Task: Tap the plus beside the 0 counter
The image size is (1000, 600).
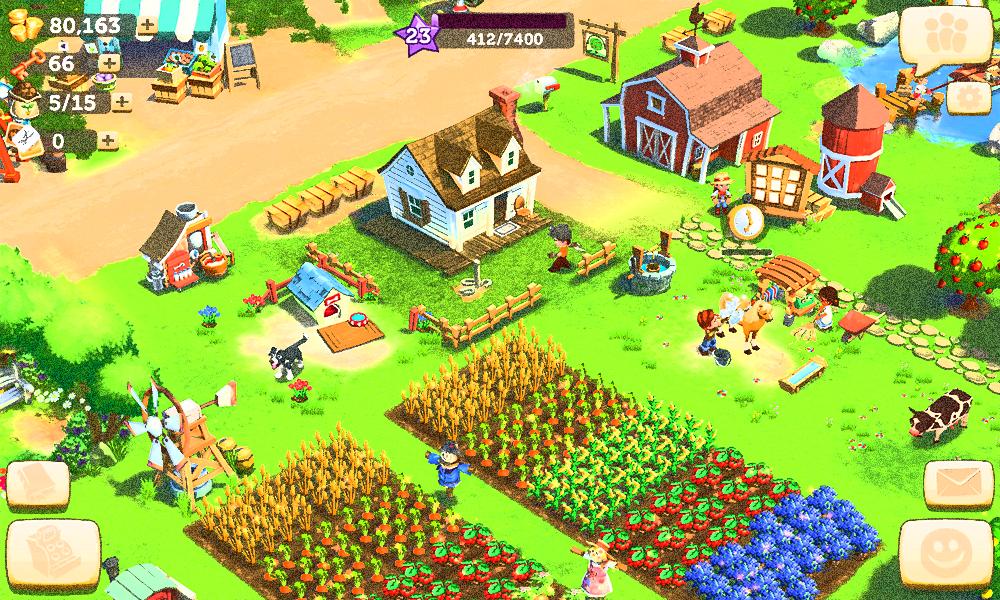Action: click(107, 141)
